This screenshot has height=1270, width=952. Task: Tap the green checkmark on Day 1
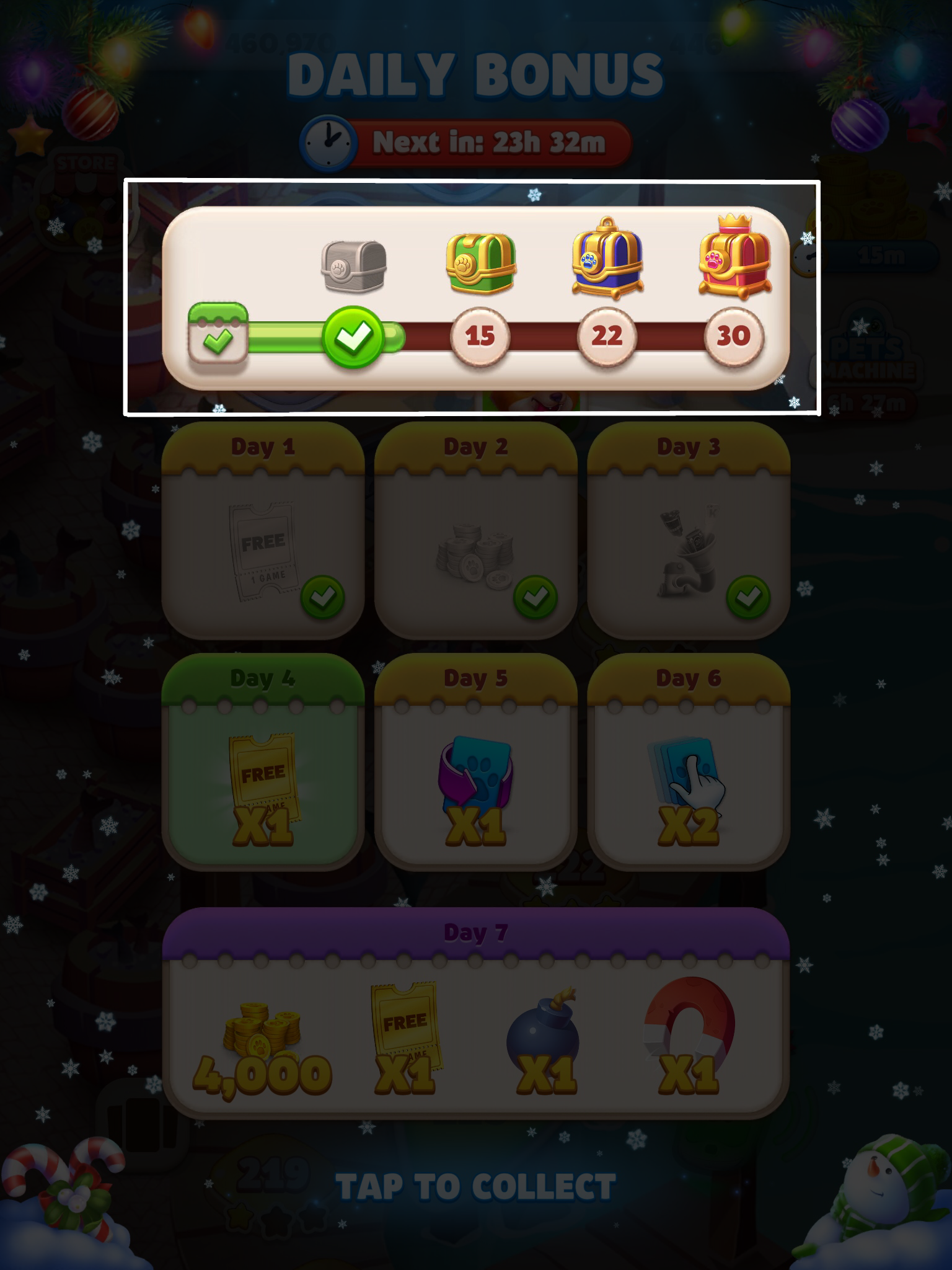coord(322,597)
